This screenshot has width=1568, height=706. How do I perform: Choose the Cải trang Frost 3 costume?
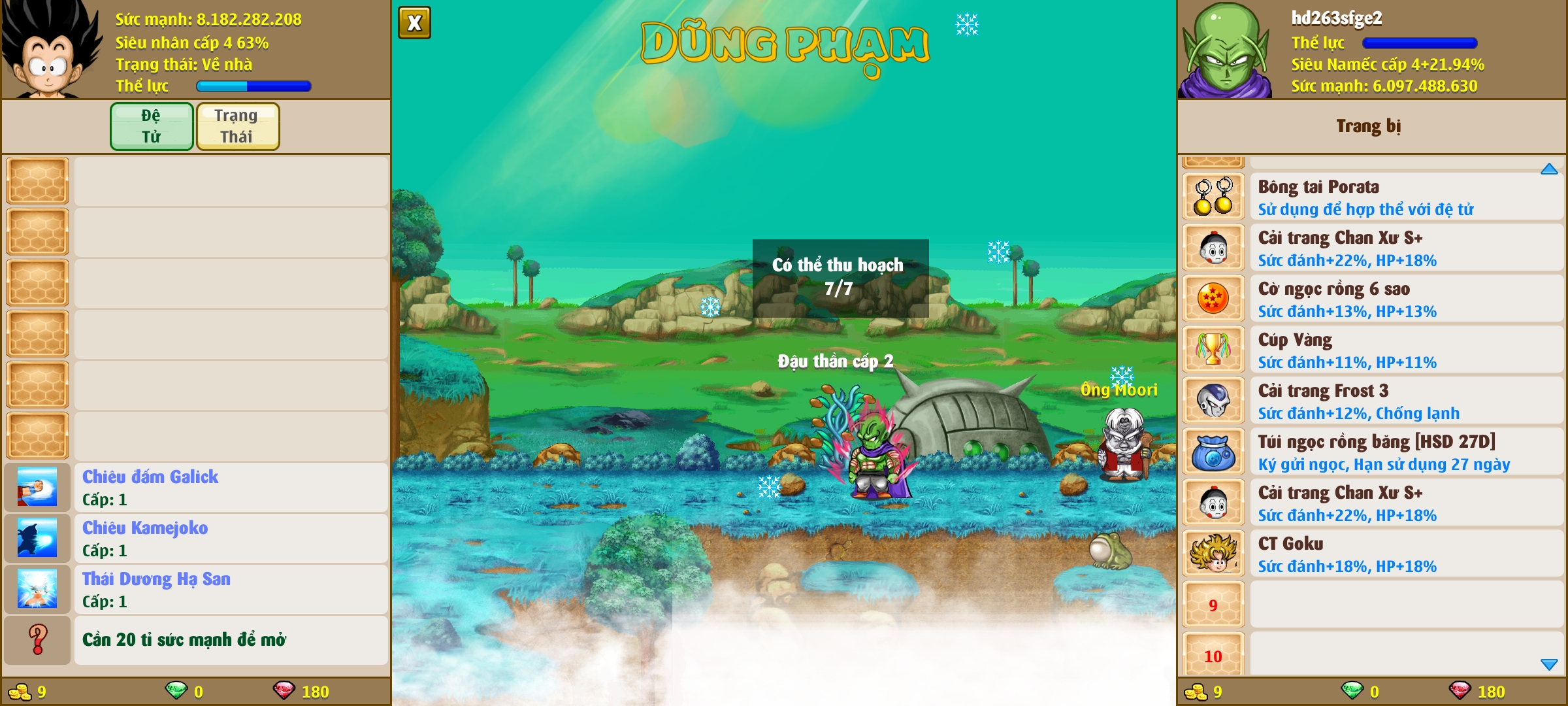pos(1372,401)
